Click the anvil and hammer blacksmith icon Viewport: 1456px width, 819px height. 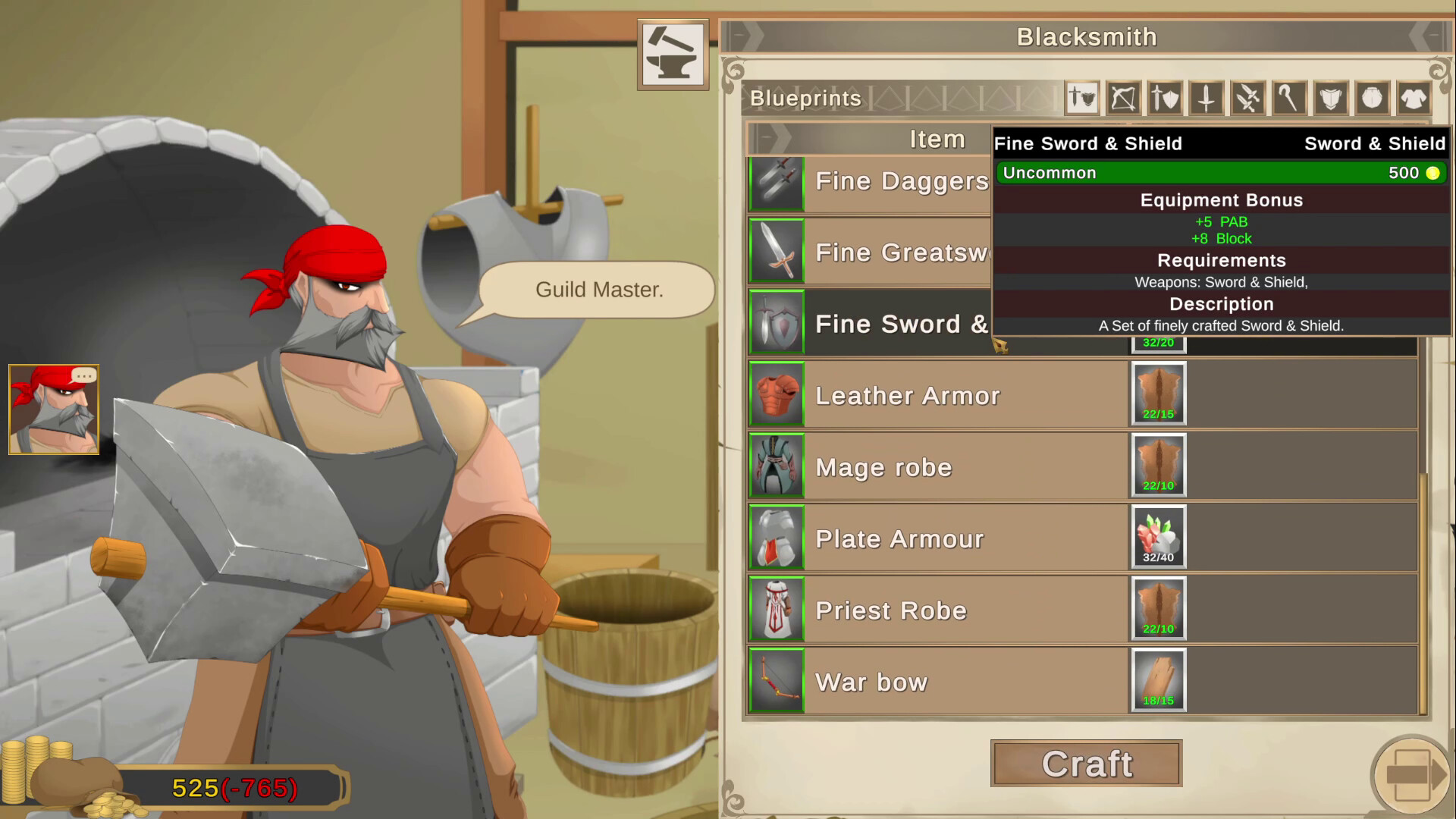(672, 54)
